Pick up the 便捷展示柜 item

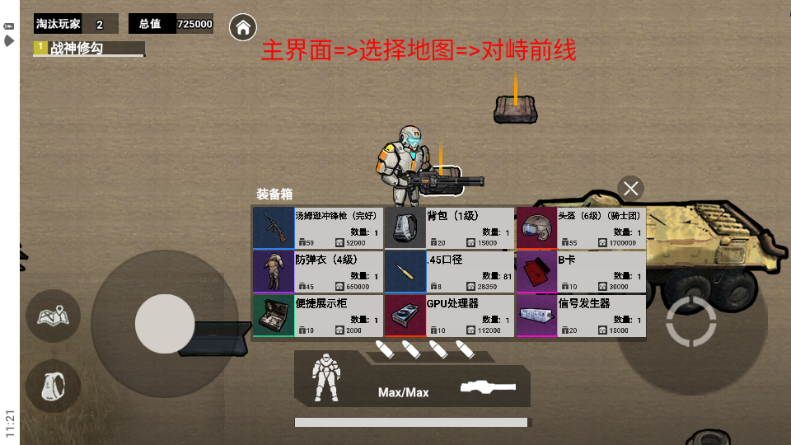pos(317,315)
